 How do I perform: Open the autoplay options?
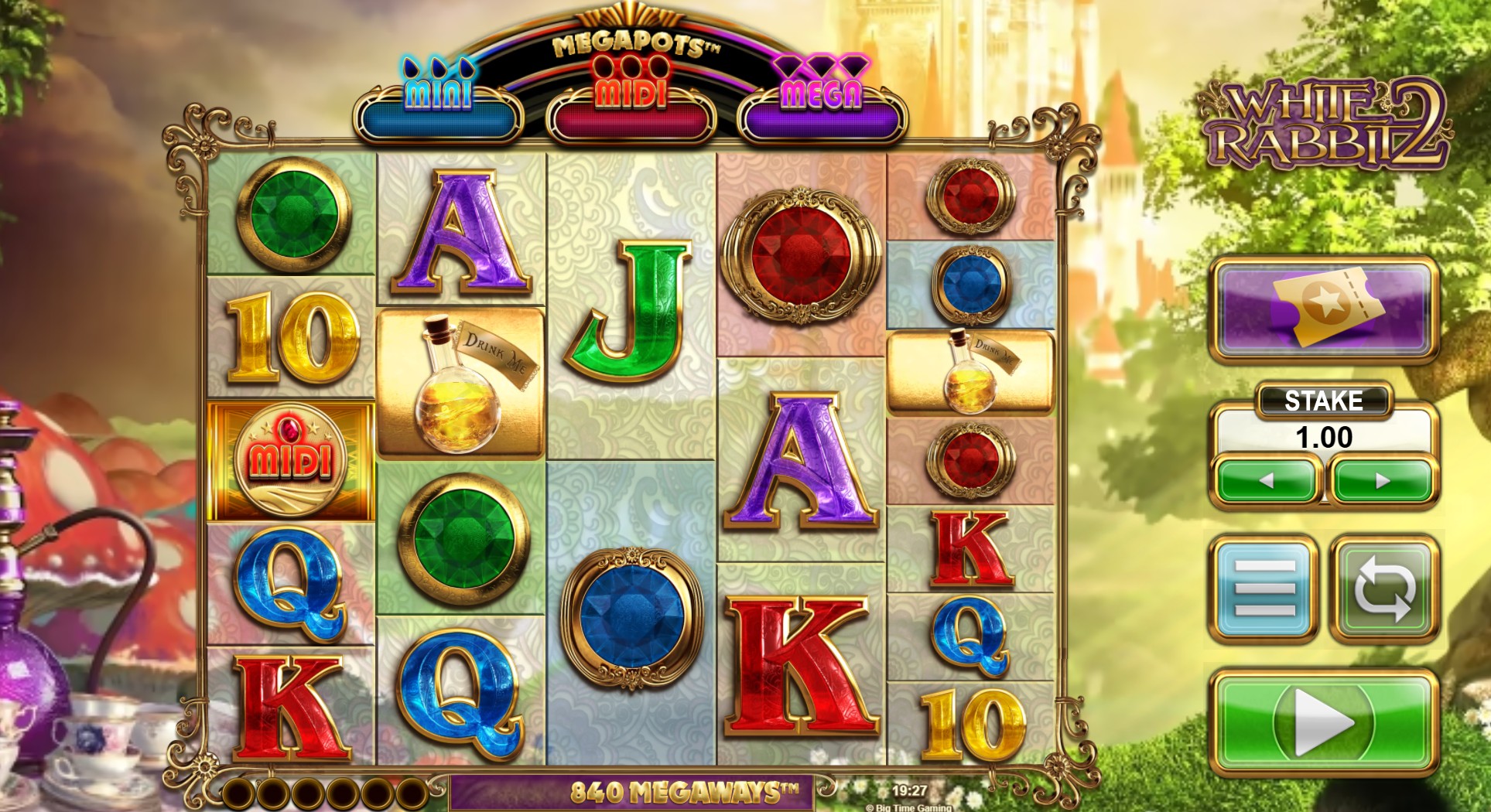[x=1383, y=589]
